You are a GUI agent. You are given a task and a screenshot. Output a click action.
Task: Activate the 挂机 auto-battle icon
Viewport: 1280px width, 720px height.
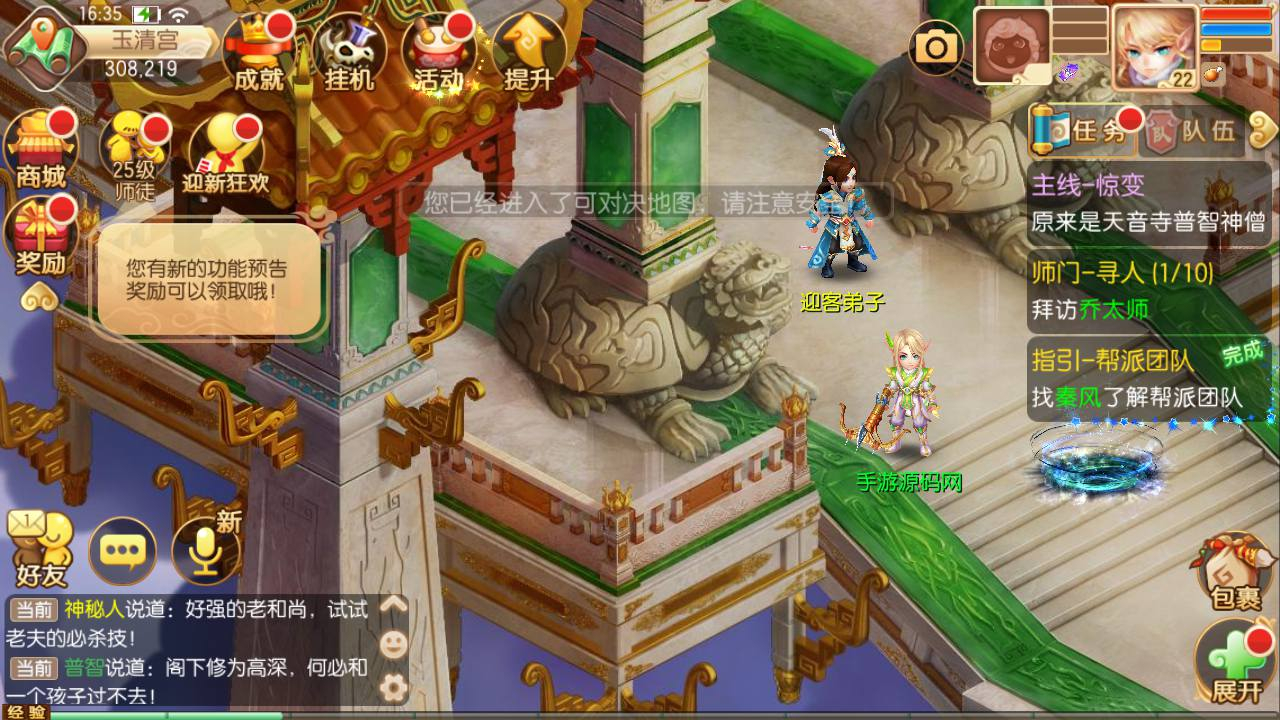(x=349, y=54)
